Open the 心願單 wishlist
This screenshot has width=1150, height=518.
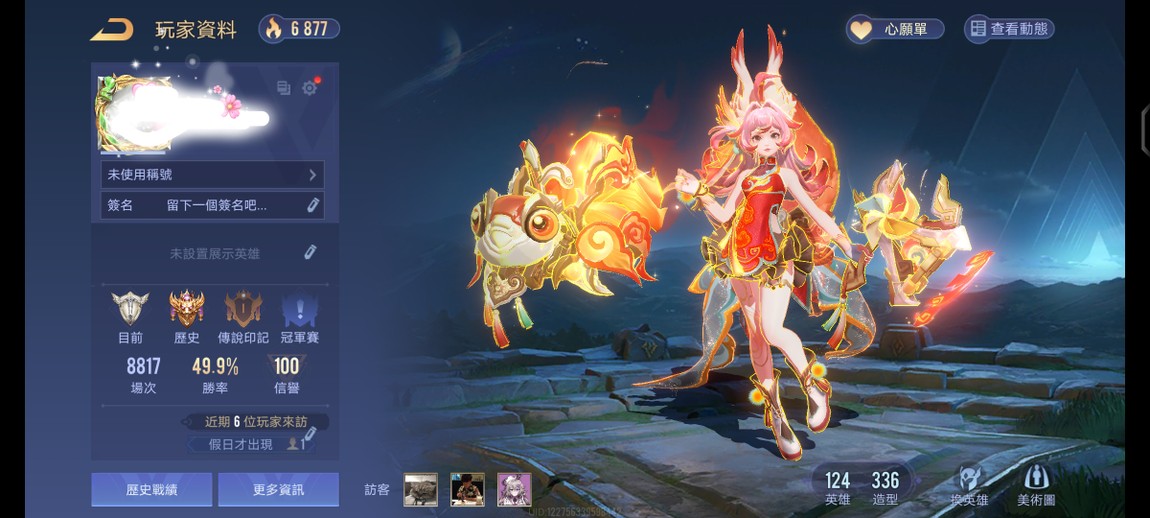click(895, 29)
